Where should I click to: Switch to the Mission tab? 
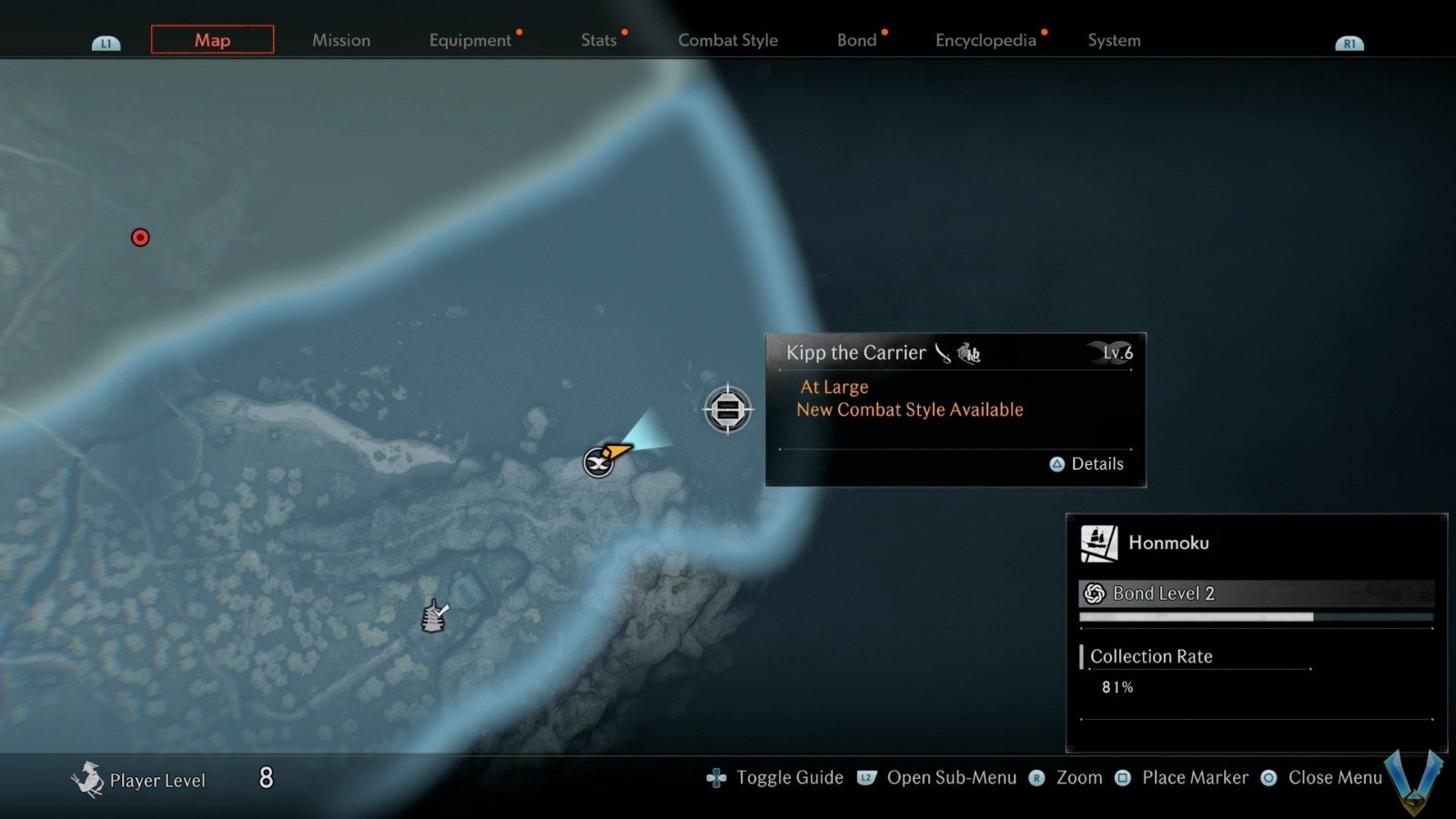coord(341,40)
